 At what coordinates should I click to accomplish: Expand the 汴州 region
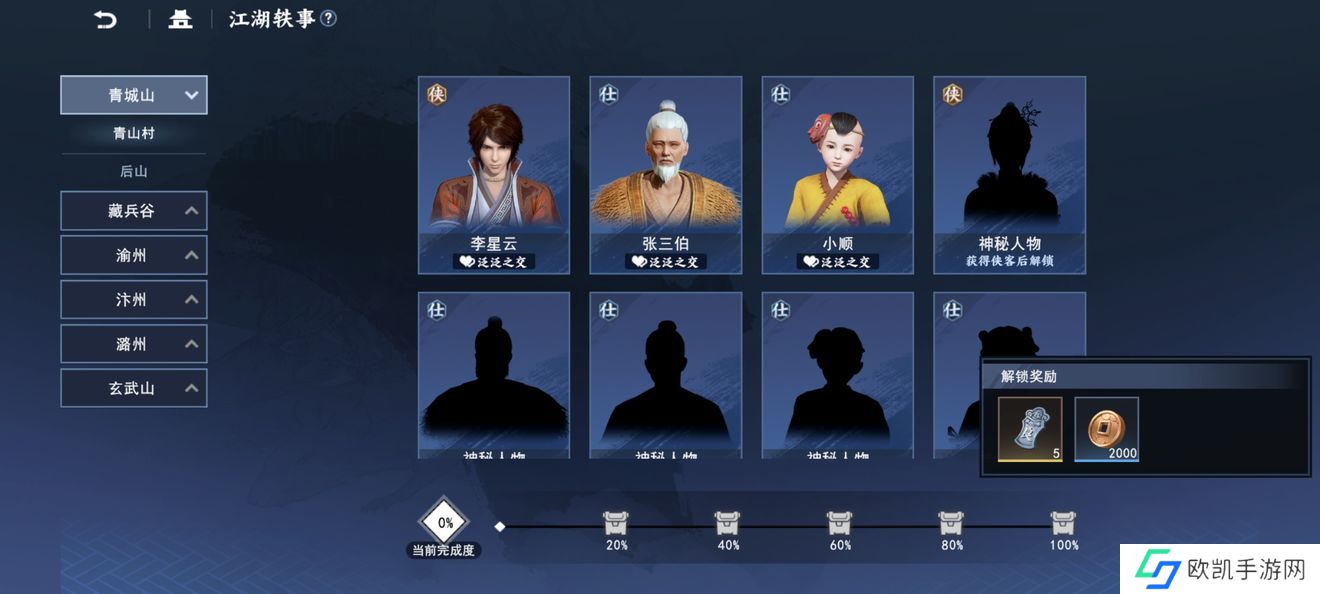[134, 299]
